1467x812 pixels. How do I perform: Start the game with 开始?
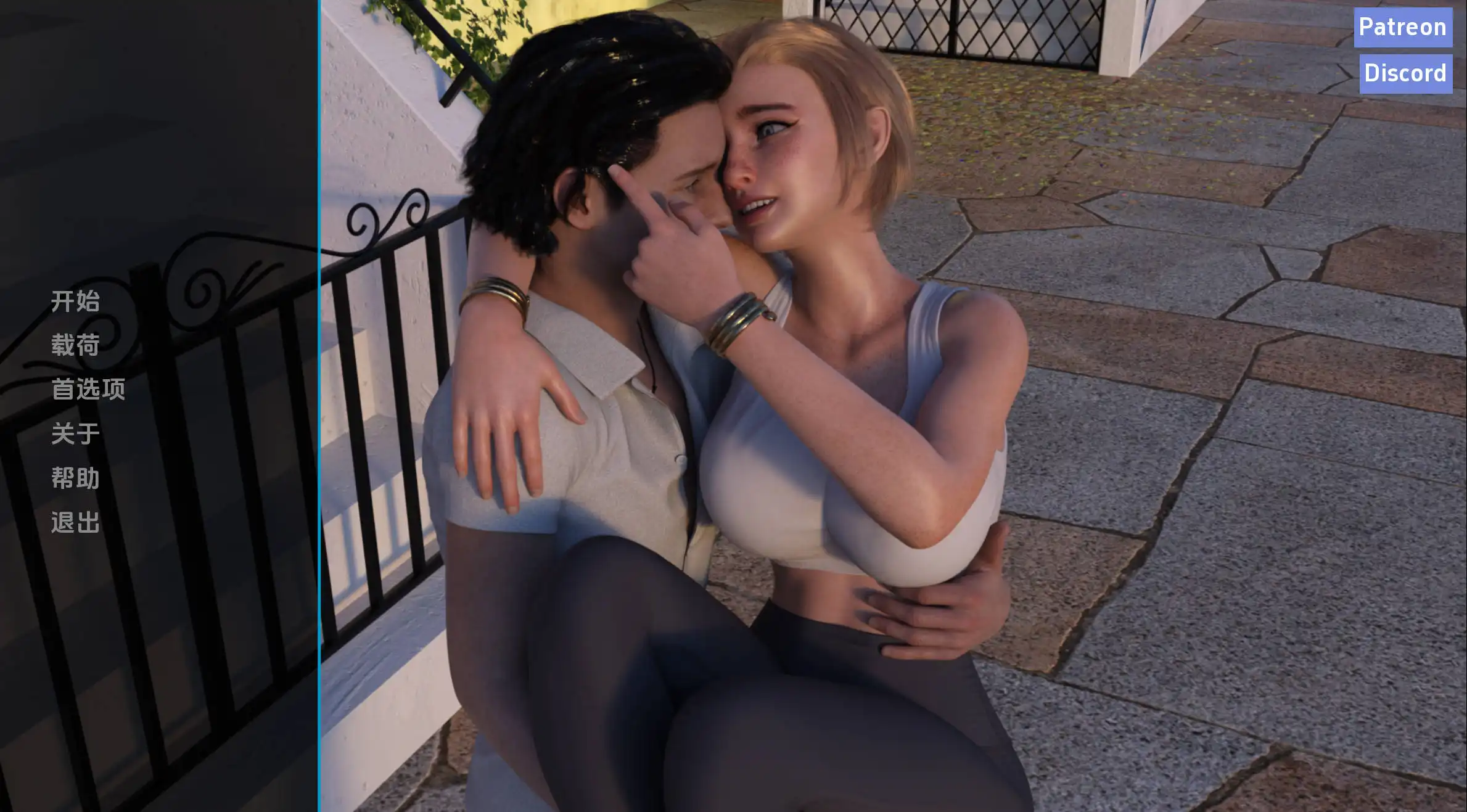point(75,301)
